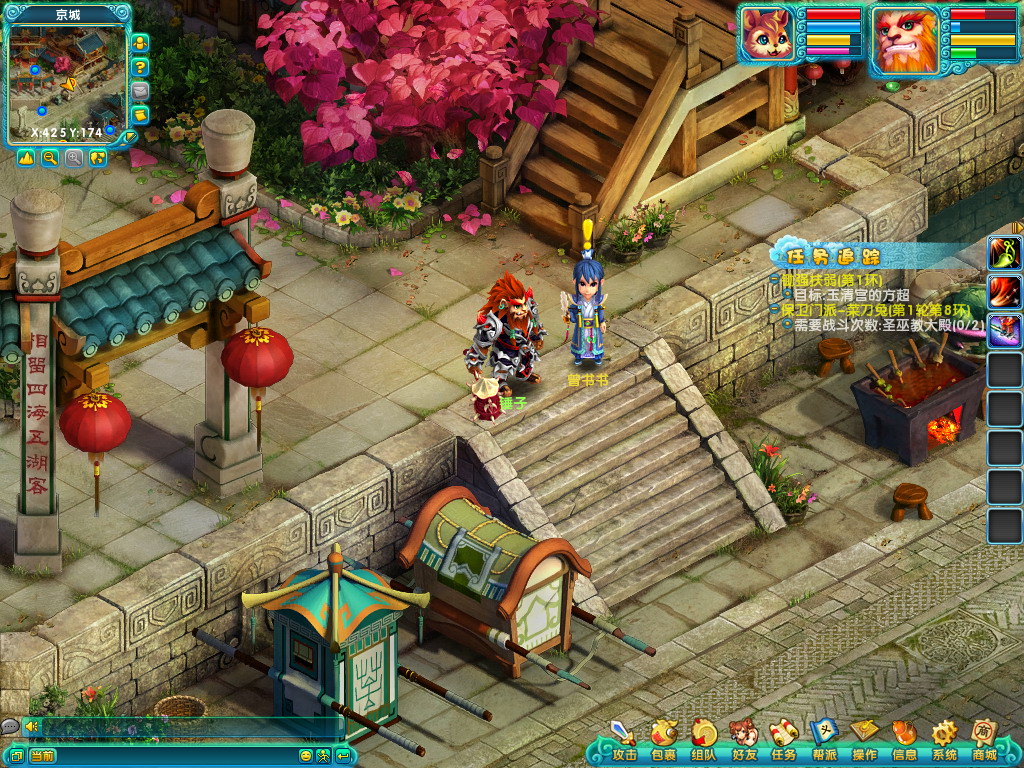
Task: Open the 系统 (system) gear settings
Action: (x=944, y=739)
